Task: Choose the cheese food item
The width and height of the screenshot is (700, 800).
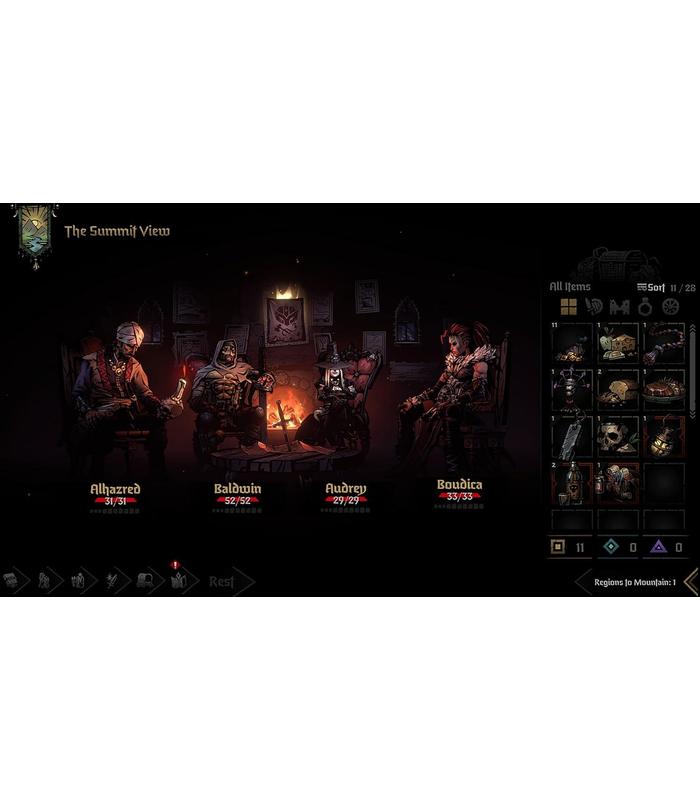Action: pyautogui.click(x=619, y=342)
